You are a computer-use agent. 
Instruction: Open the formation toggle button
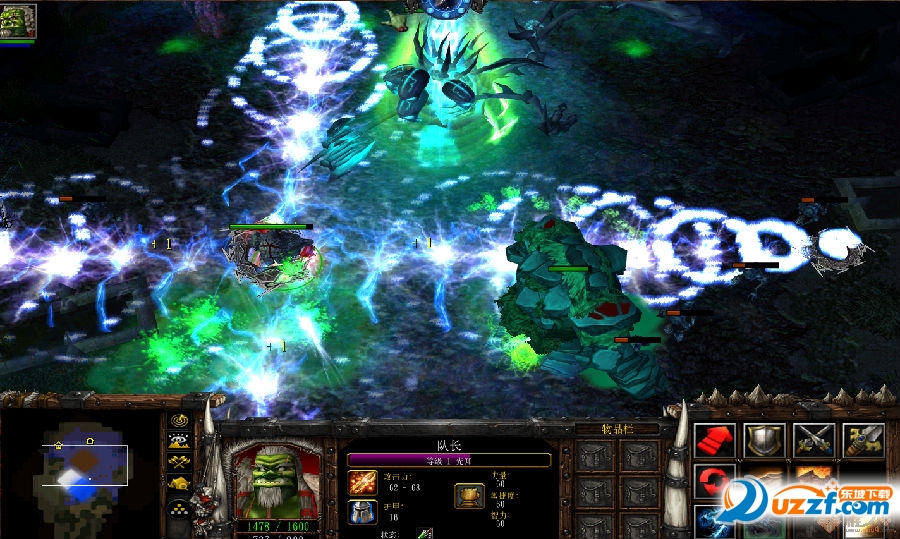pos(180,507)
